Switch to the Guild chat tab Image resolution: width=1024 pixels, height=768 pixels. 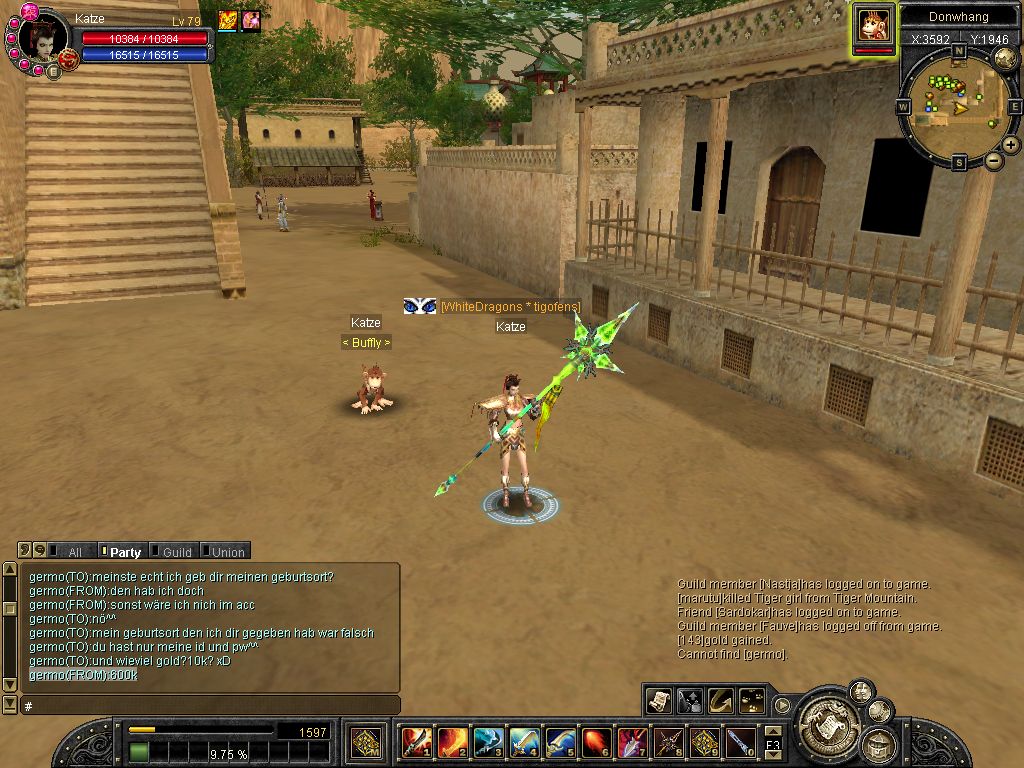176,551
